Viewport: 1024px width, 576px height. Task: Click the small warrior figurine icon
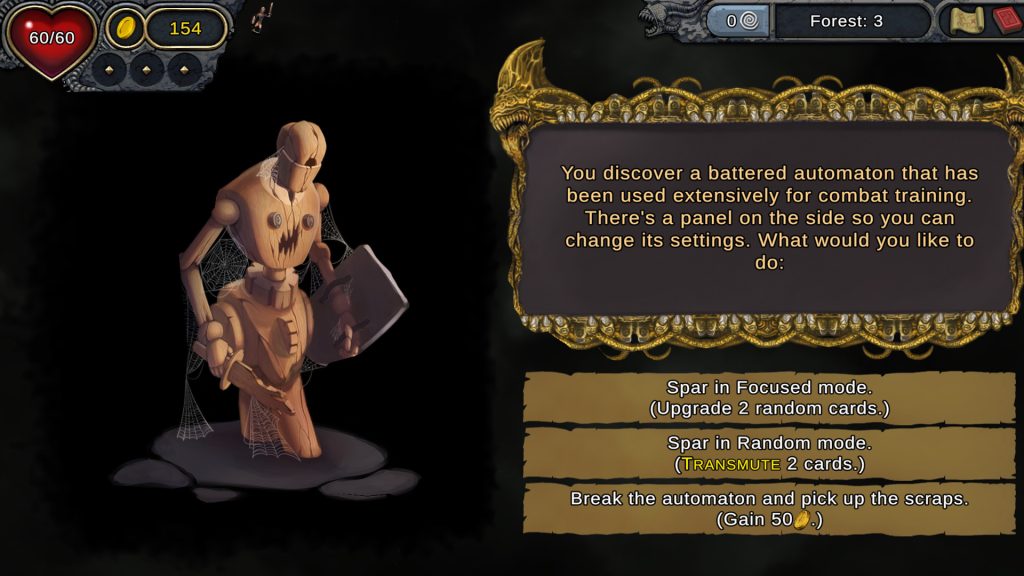point(264,15)
